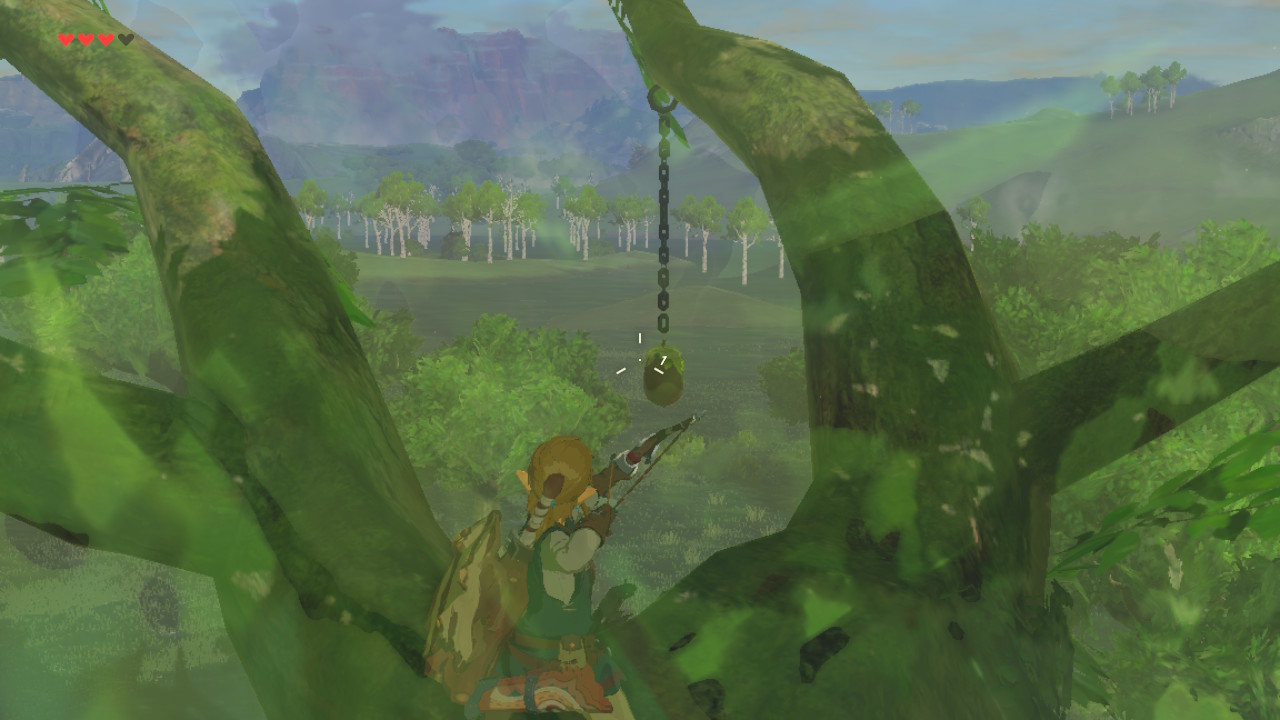
Task: Click the left tick mark of the reticle
Action: tap(621, 370)
